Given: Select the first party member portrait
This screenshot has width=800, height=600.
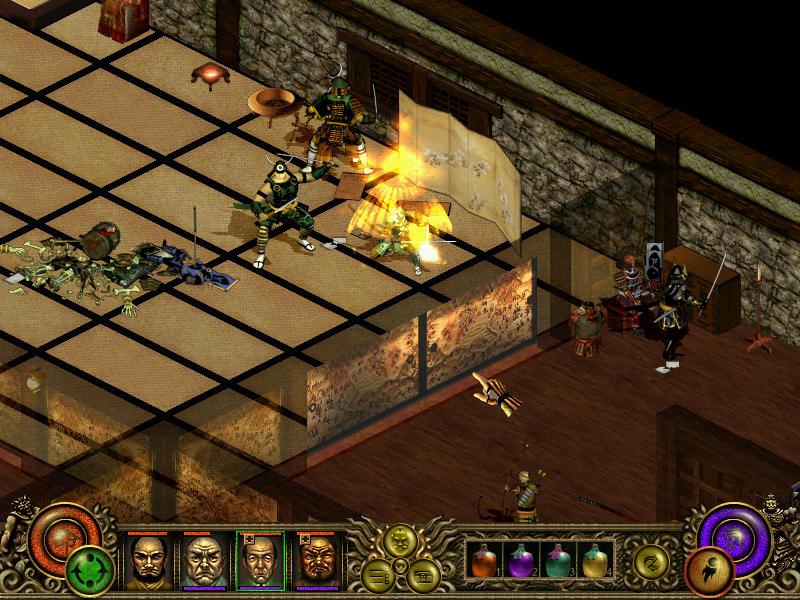Looking at the screenshot, I should pyautogui.click(x=148, y=560).
